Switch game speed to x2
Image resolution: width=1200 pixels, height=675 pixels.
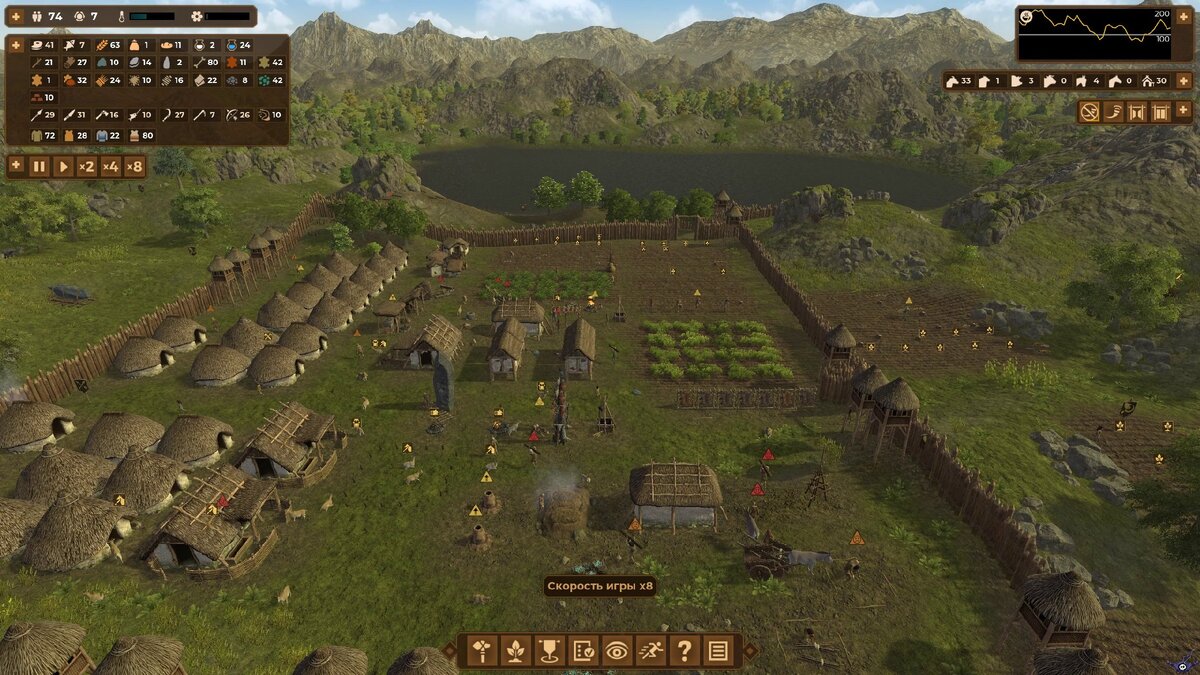pyautogui.click(x=87, y=166)
